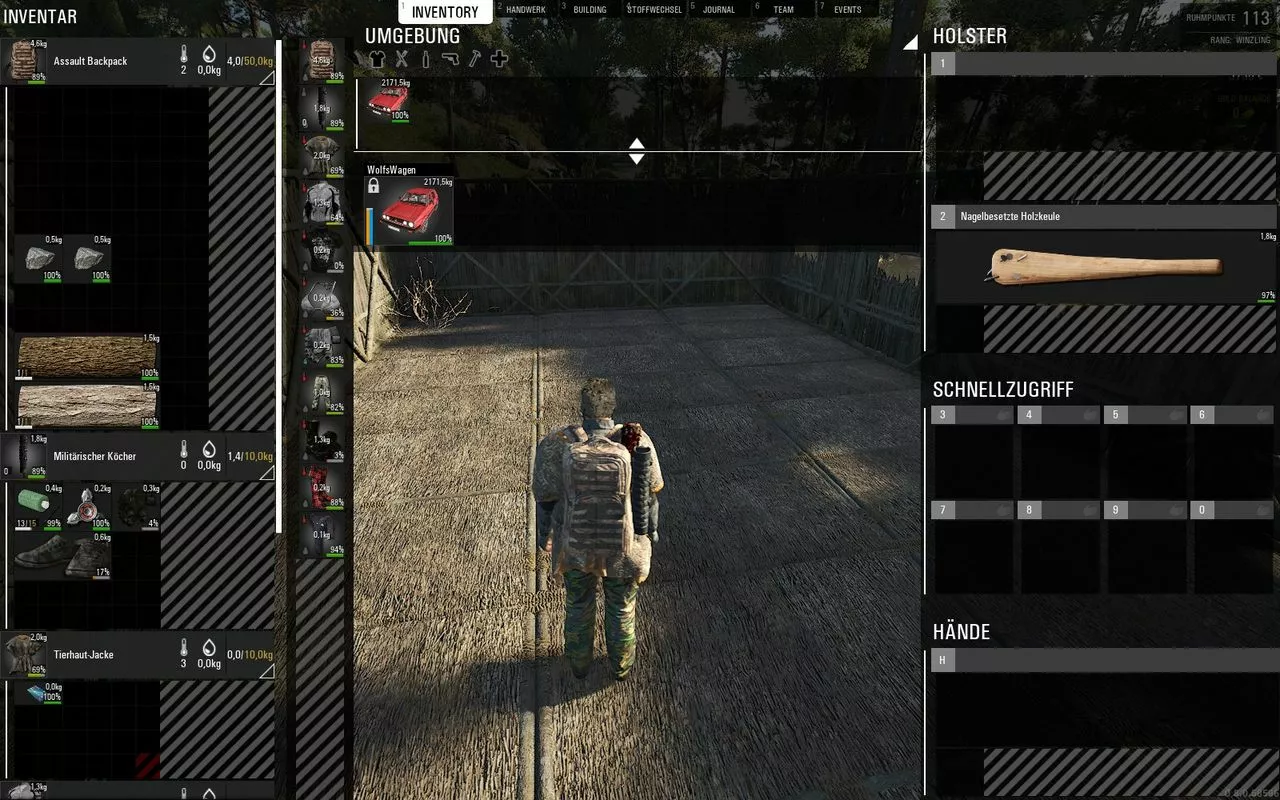Collapse the Tierhaut-Jacke container

tap(267, 672)
